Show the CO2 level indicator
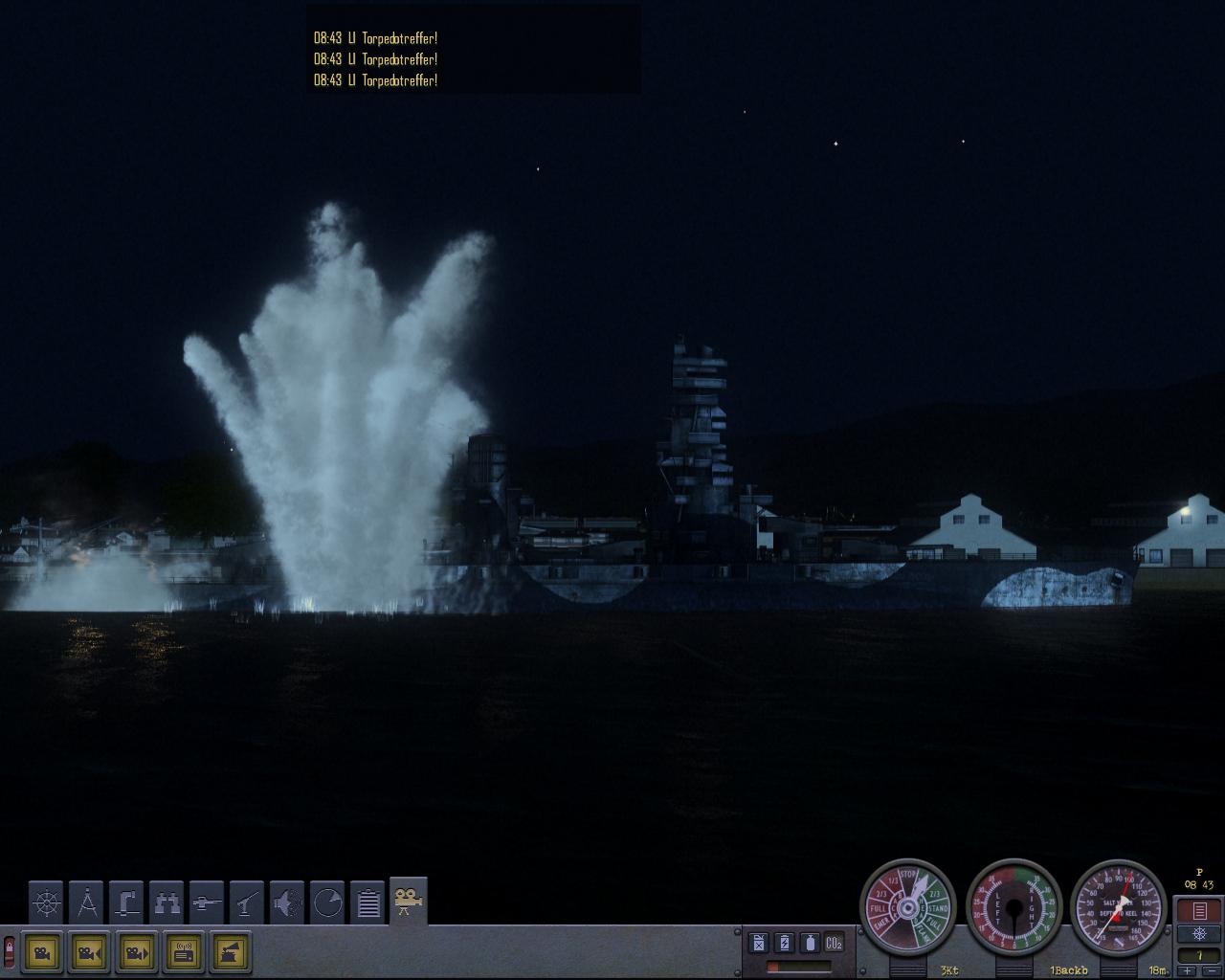The width and height of the screenshot is (1225, 980). tap(834, 943)
